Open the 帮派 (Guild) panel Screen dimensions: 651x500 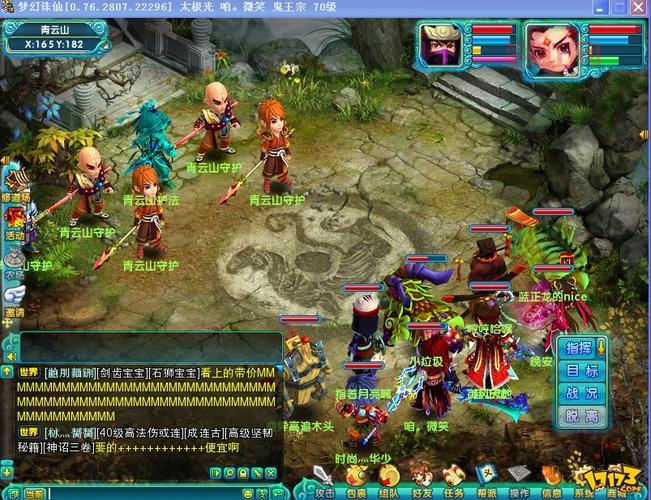(x=487, y=477)
